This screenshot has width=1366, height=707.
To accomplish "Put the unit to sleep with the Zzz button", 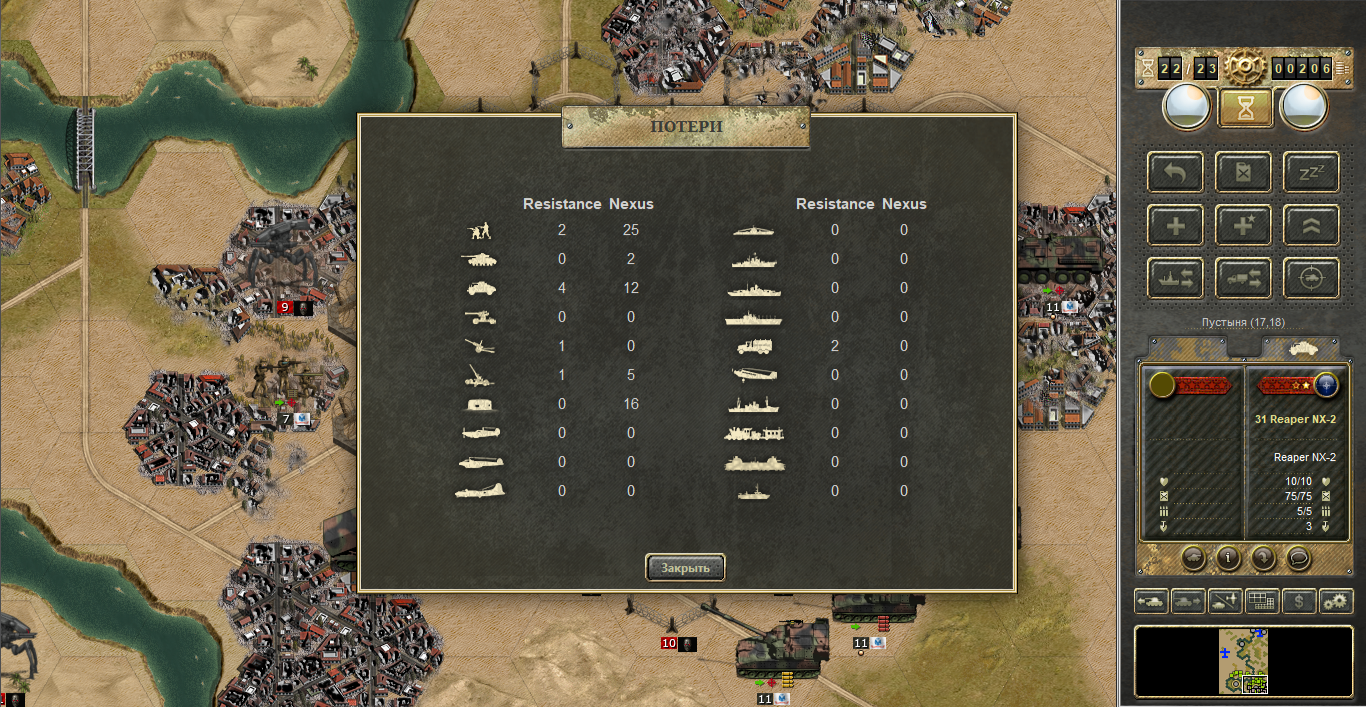I will point(1311,173).
